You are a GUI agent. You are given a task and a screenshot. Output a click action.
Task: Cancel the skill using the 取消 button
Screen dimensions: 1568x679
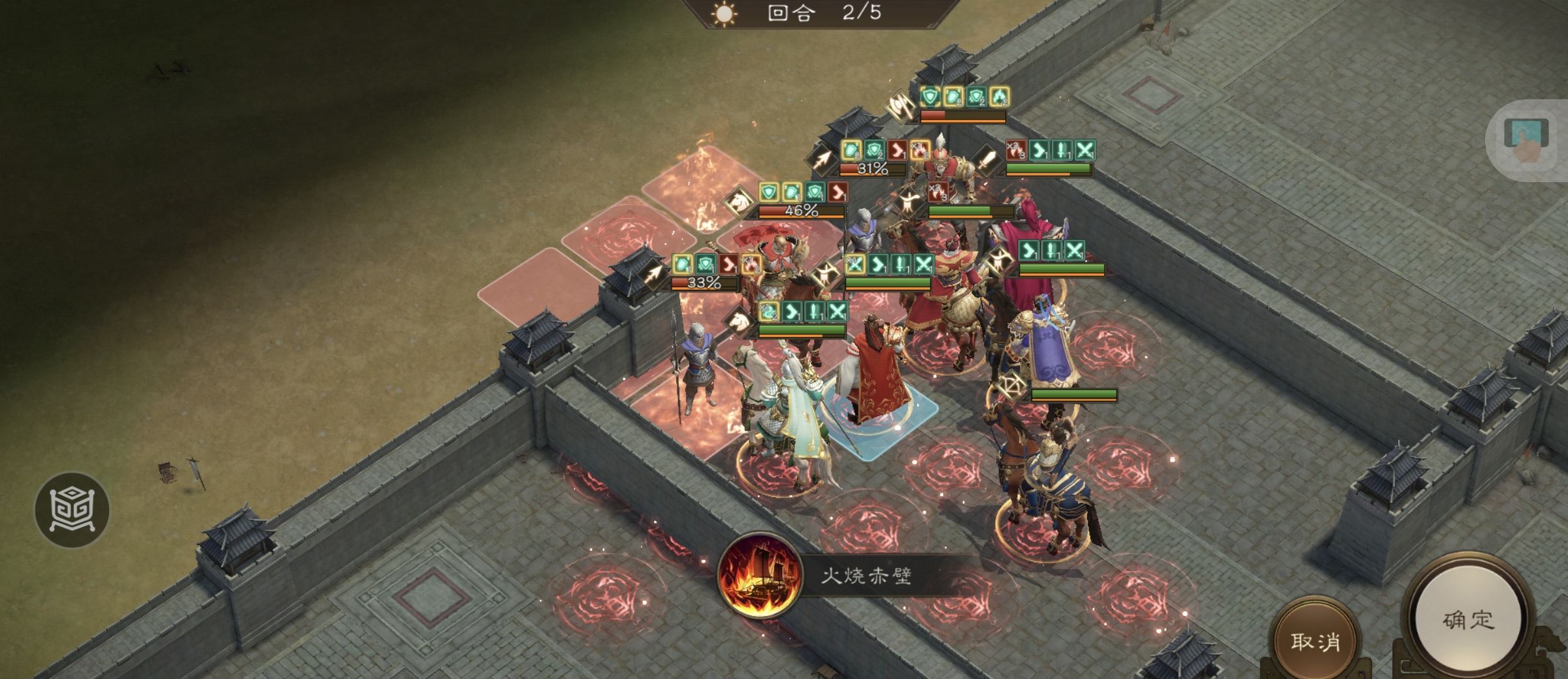click(x=1315, y=642)
